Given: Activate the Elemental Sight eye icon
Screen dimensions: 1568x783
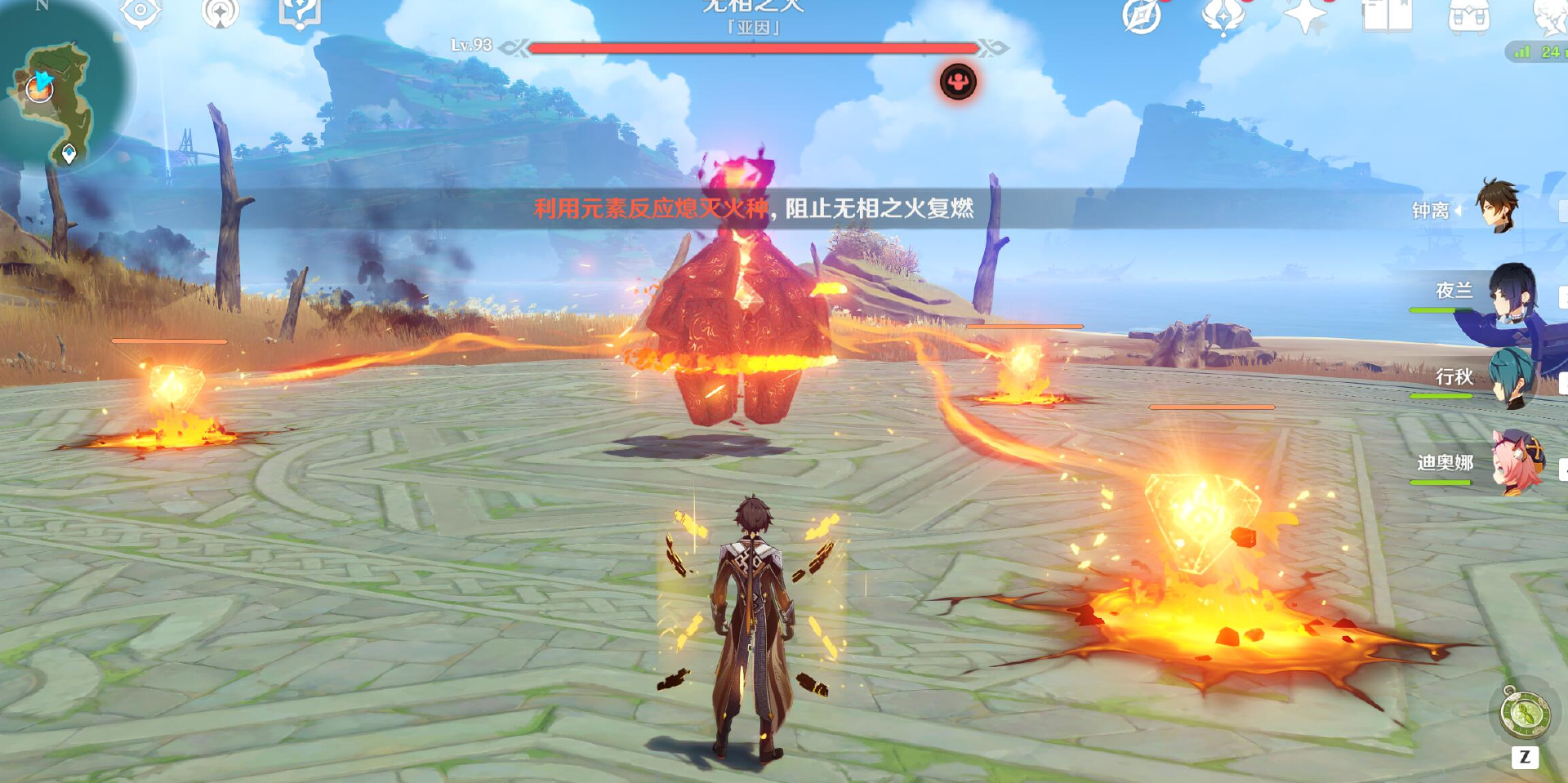Looking at the screenshot, I should tap(140, 13).
